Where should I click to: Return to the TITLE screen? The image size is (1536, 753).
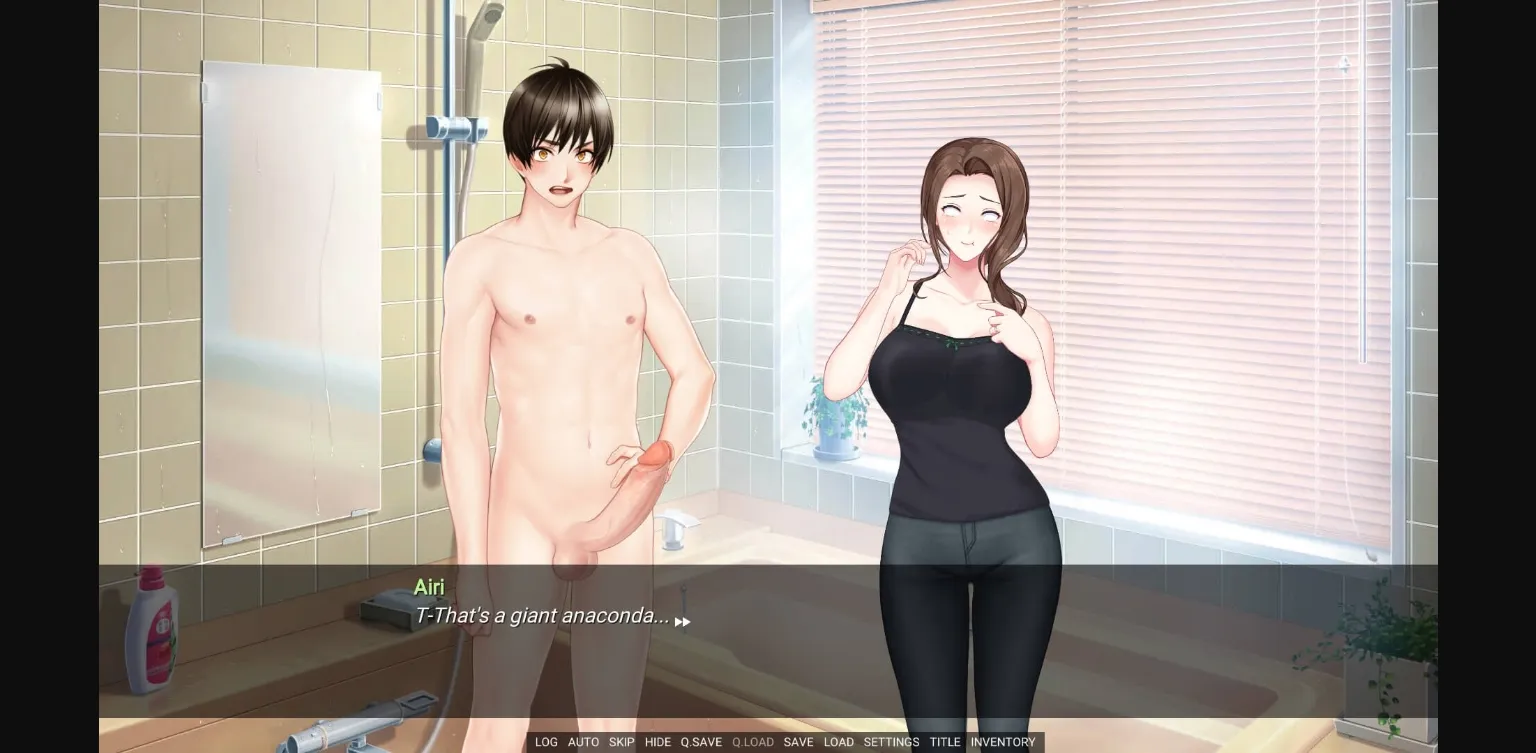[945, 742]
